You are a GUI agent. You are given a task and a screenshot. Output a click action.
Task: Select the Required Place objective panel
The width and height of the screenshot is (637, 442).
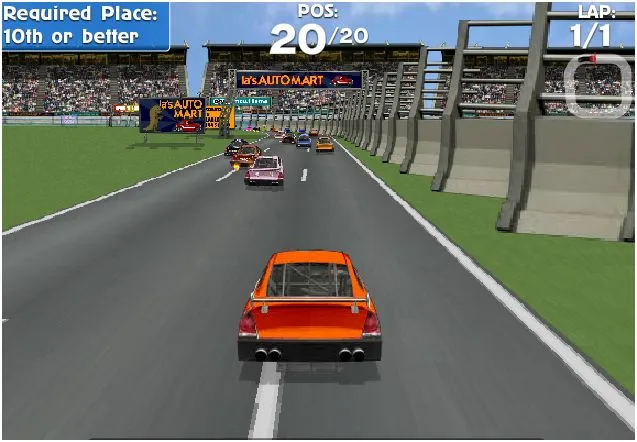(x=85, y=25)
